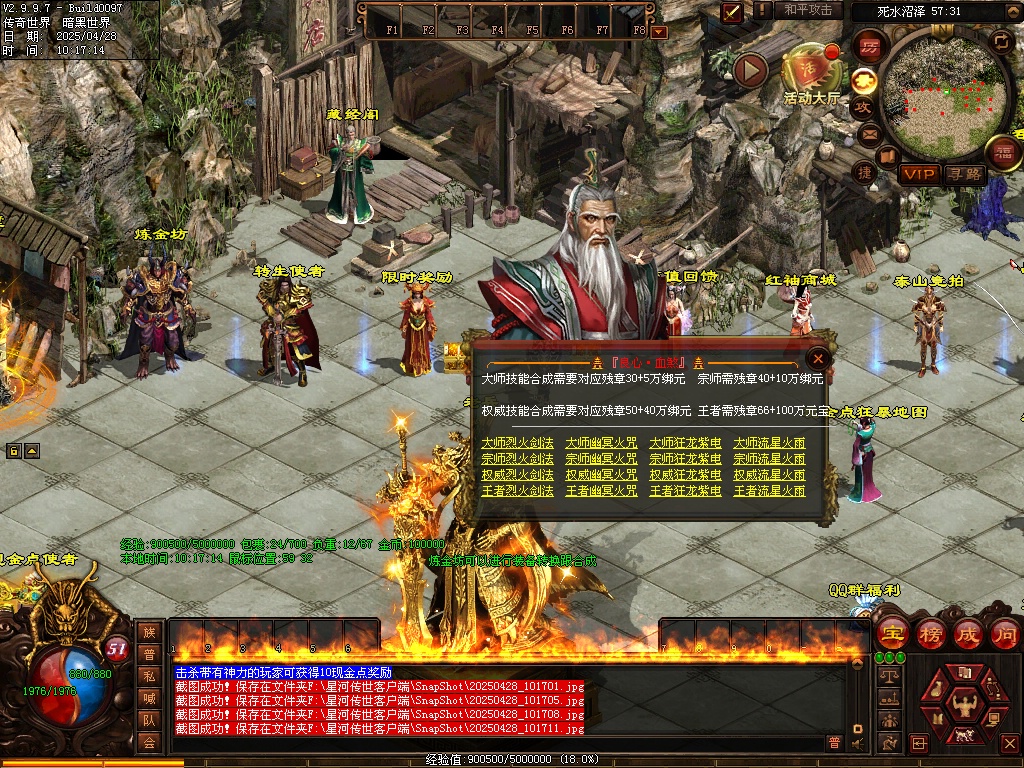Choose 王者流星火雨 synthesis link
This screenshot has width=1024, height=768.
pyautogui.click(x=769, y=491)
